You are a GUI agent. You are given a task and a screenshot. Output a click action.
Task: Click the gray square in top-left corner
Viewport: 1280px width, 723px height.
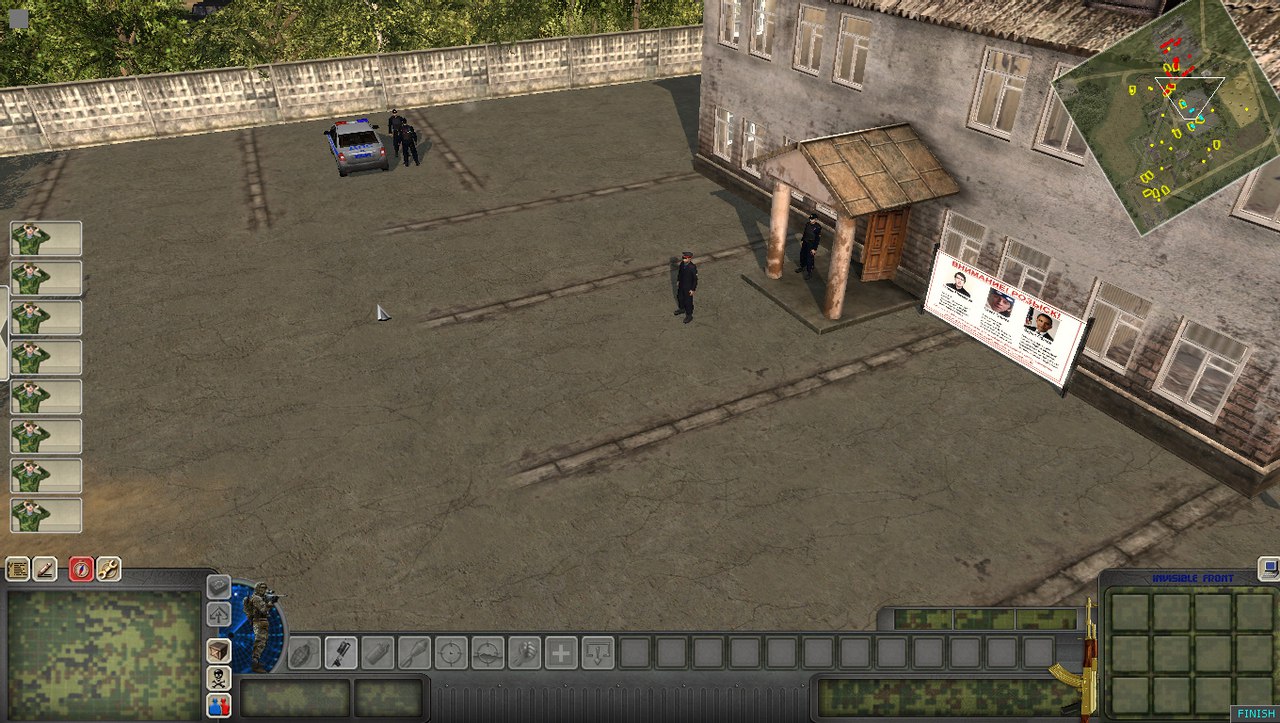(x=18, y=18)
